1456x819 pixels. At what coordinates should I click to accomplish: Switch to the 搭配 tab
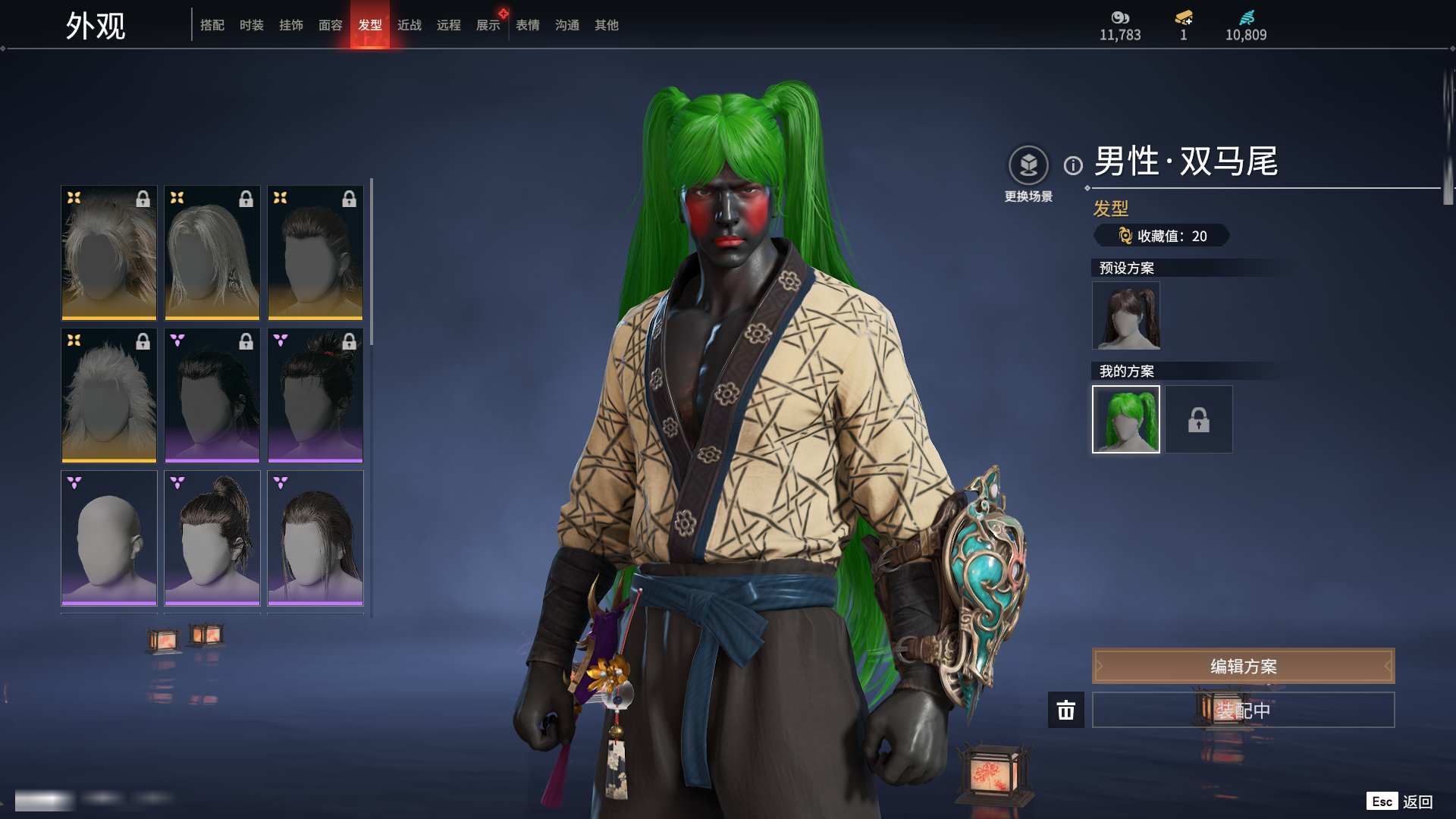[212, 25]
